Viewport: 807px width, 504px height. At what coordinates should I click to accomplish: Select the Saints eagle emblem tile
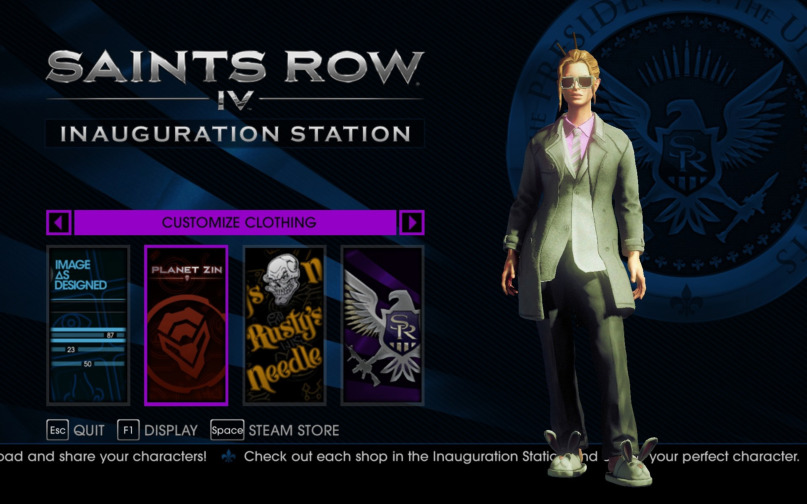click(x=382, y=325)
